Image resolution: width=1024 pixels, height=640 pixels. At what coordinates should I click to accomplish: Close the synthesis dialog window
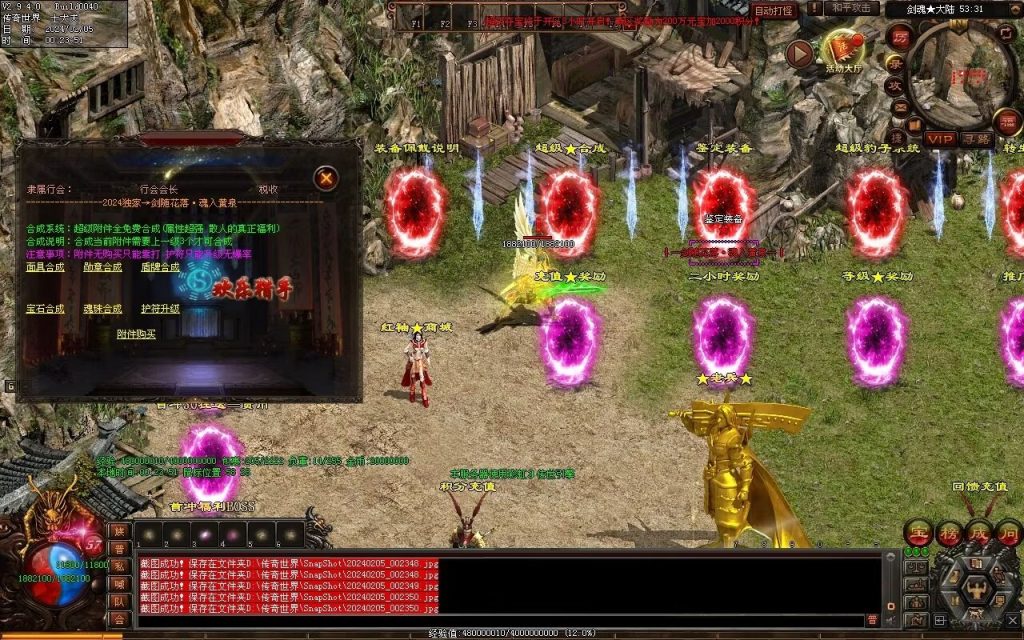click(325, 178)
